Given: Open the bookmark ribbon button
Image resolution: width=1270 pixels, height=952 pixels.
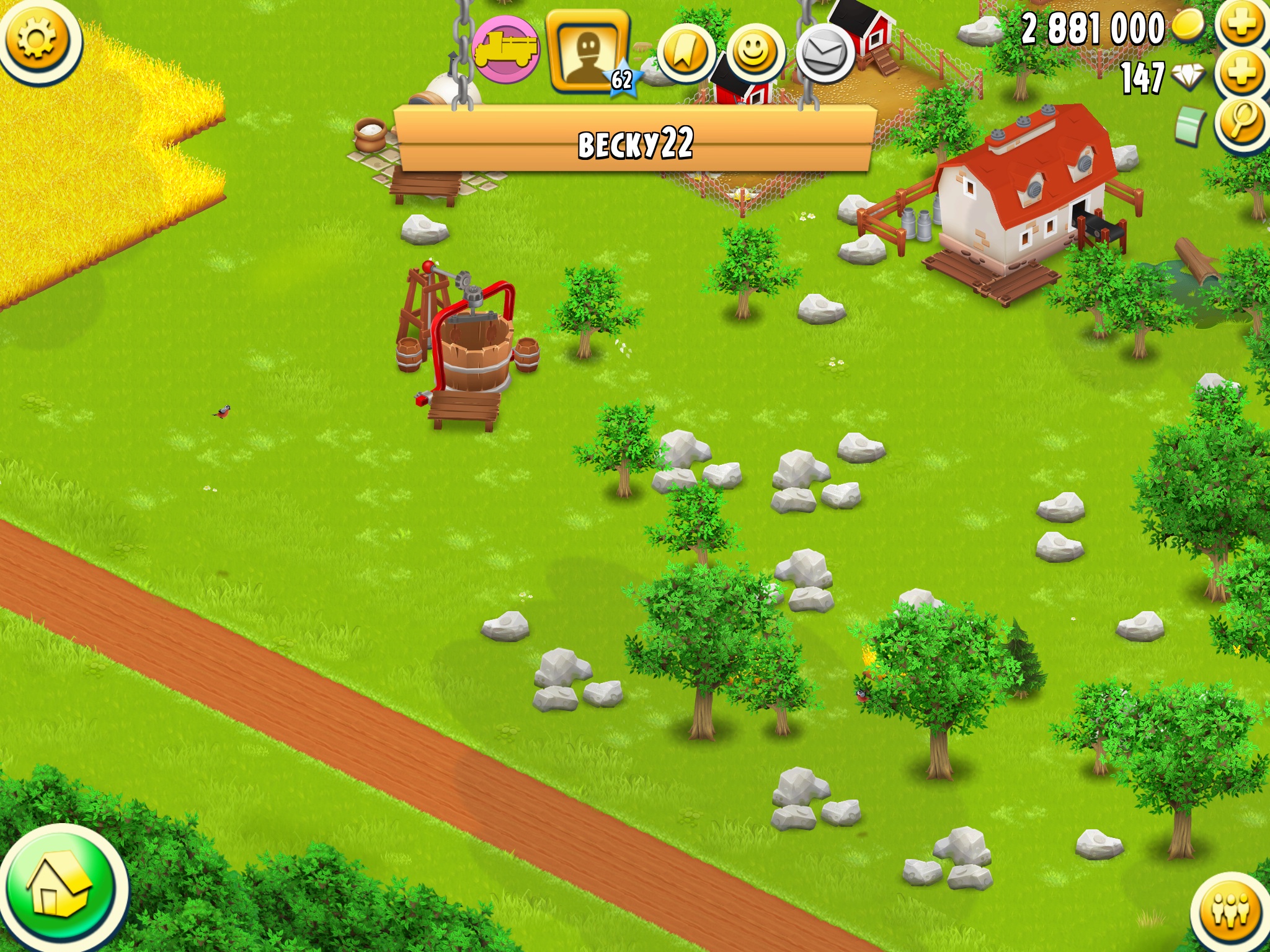Looking at the screenshot, I should pyautogui.click(x=685, y=54).
